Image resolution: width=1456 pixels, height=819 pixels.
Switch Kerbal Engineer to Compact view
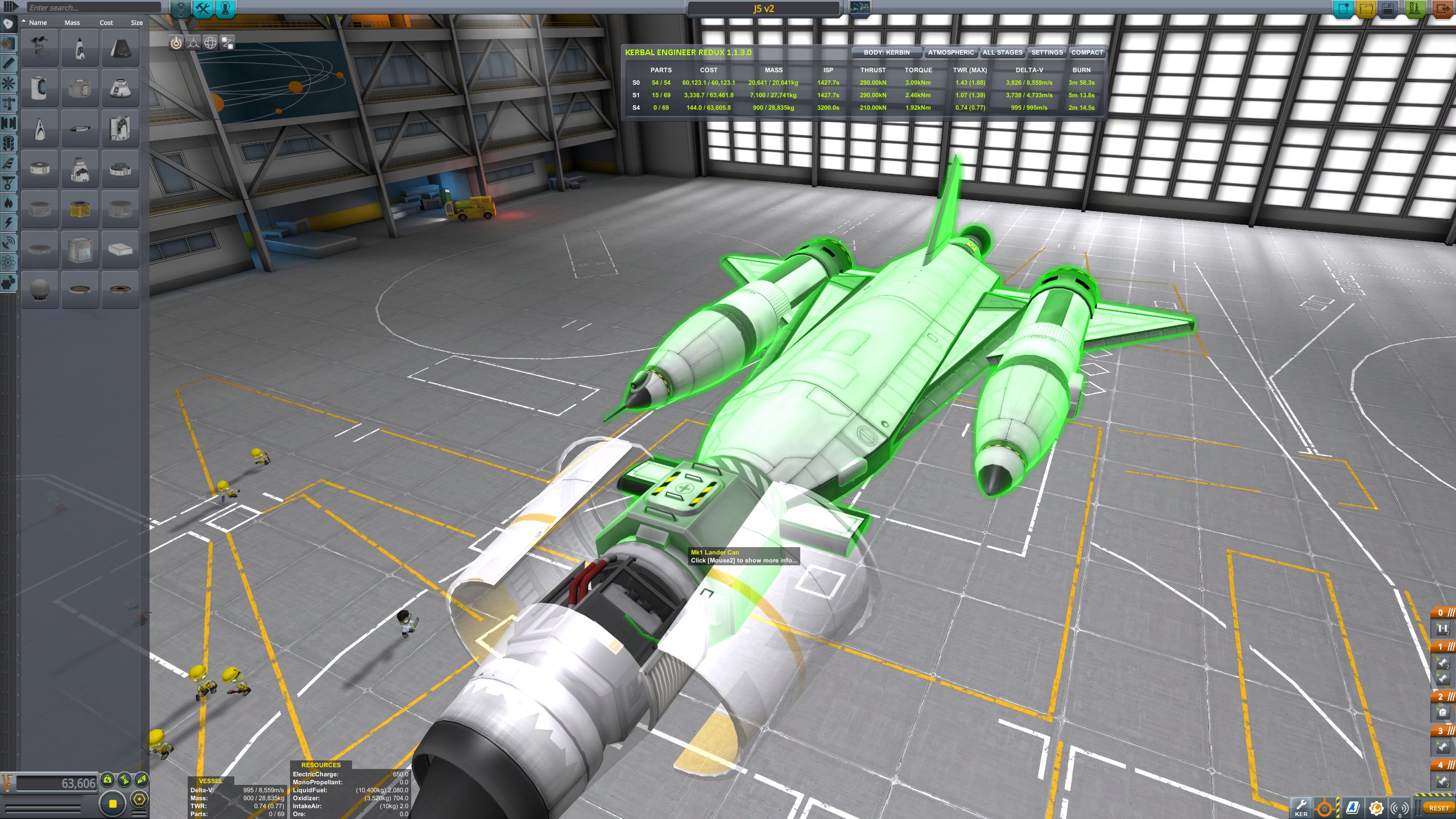point(1086,52)
